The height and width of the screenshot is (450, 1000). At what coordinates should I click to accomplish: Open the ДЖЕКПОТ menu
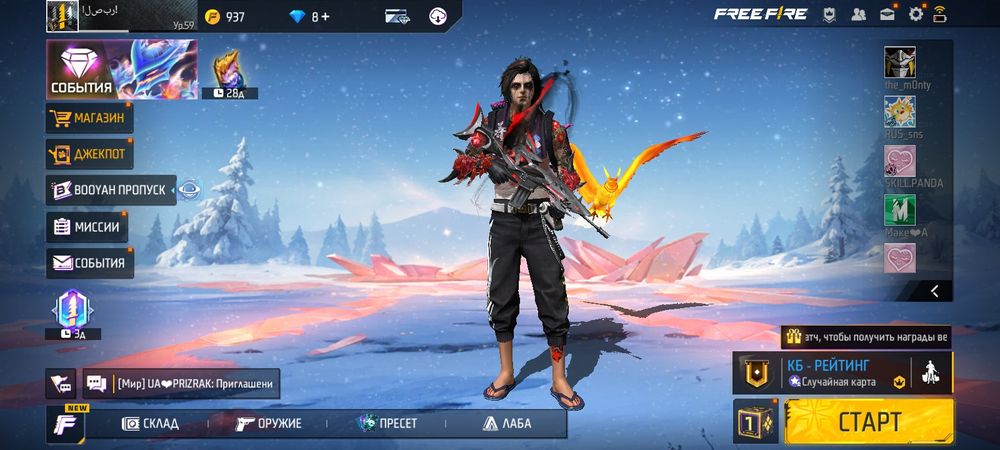(89, 155)
